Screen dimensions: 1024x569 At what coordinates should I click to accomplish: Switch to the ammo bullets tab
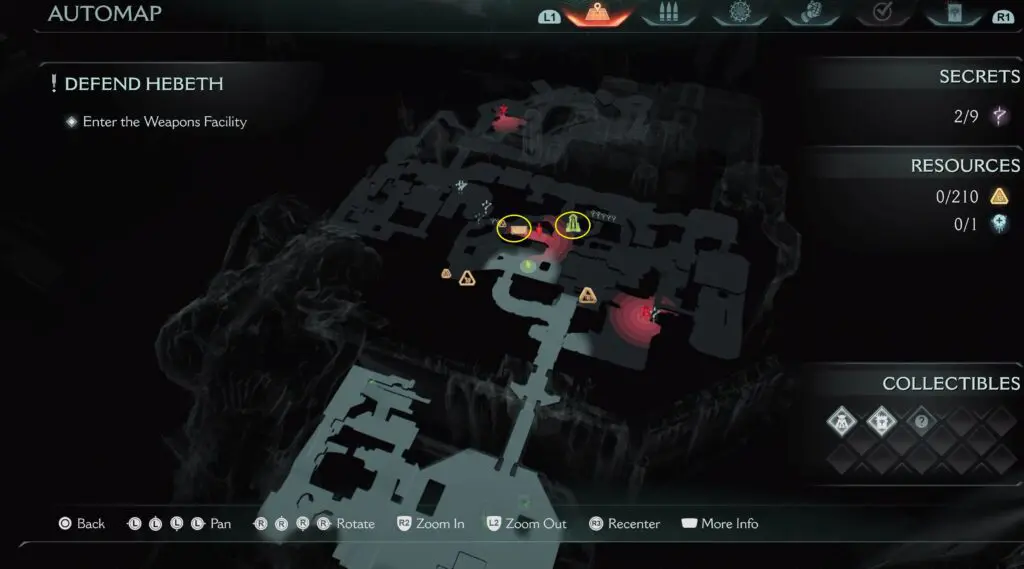665,14
